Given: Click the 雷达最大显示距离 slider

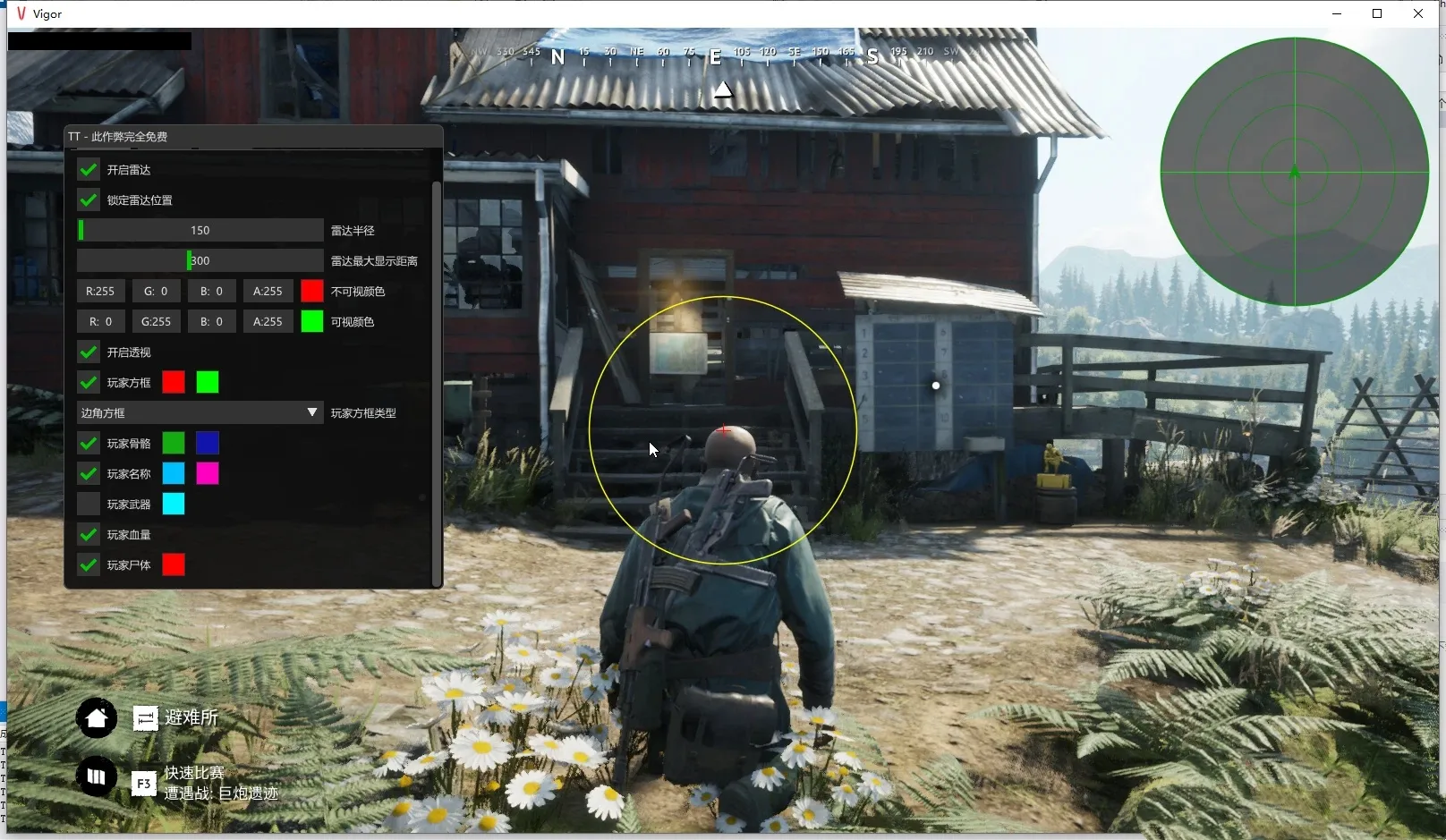Looking at the screenshot, I should 200,261.
